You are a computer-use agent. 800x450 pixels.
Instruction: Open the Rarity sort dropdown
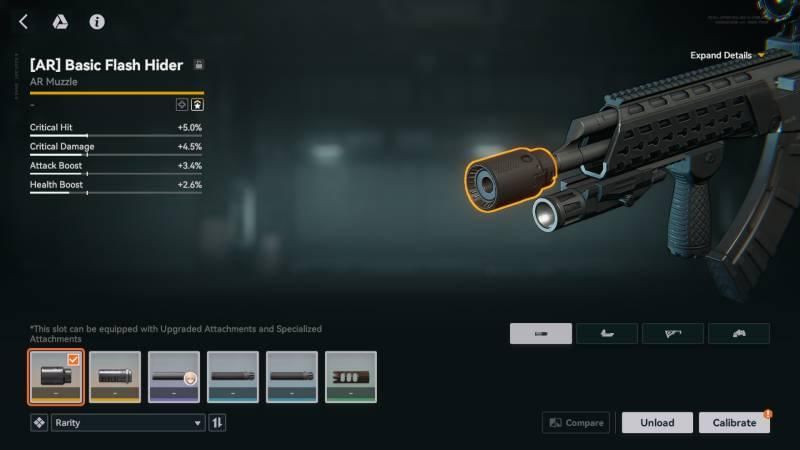tap(127, 423)
